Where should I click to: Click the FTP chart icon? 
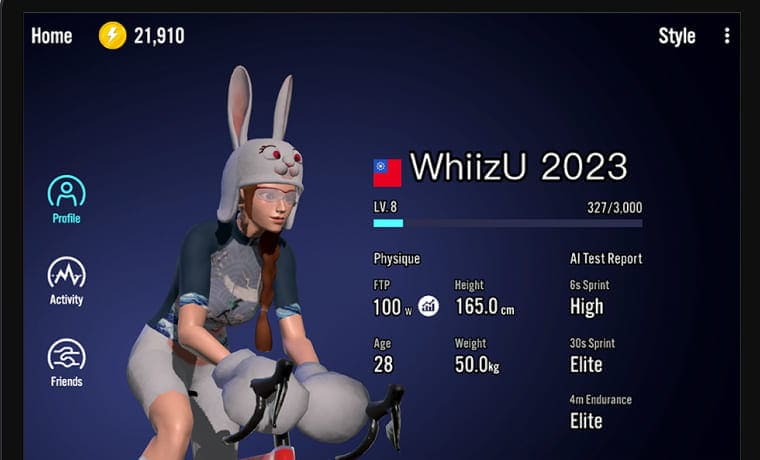428,306
